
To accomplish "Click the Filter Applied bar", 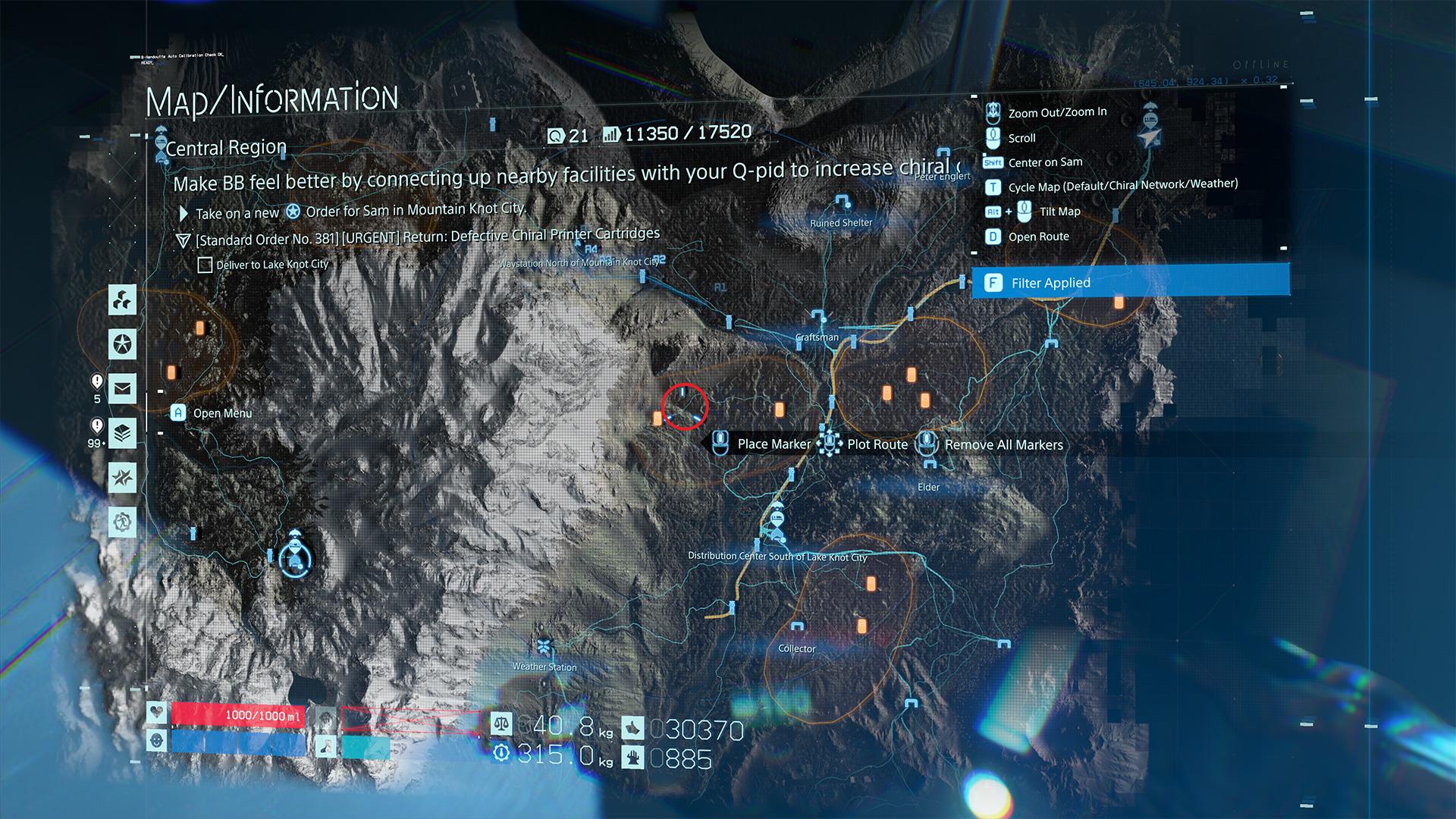I will (1130, 283).
